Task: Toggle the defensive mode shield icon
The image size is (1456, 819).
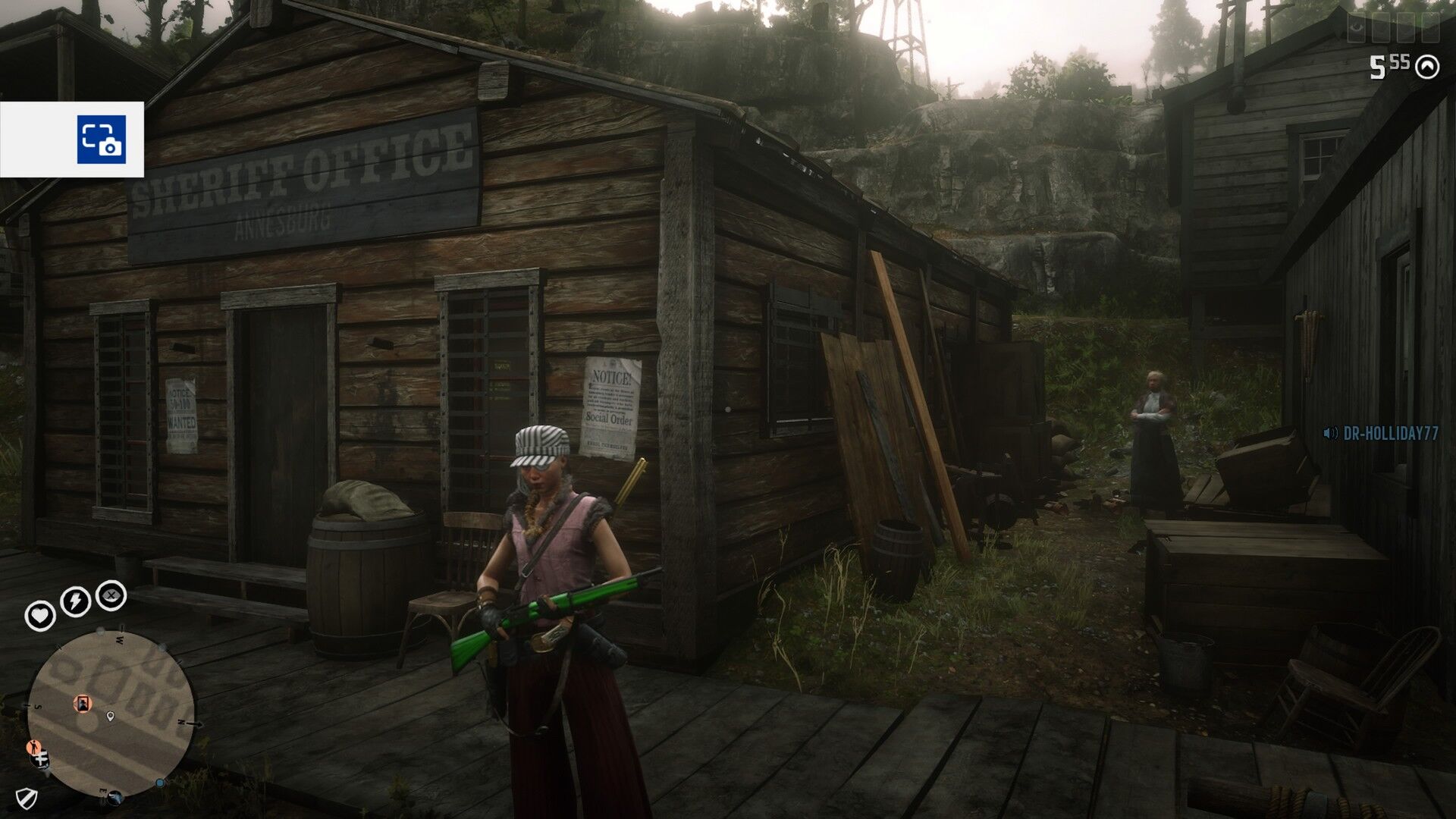Action: [27, 797]
